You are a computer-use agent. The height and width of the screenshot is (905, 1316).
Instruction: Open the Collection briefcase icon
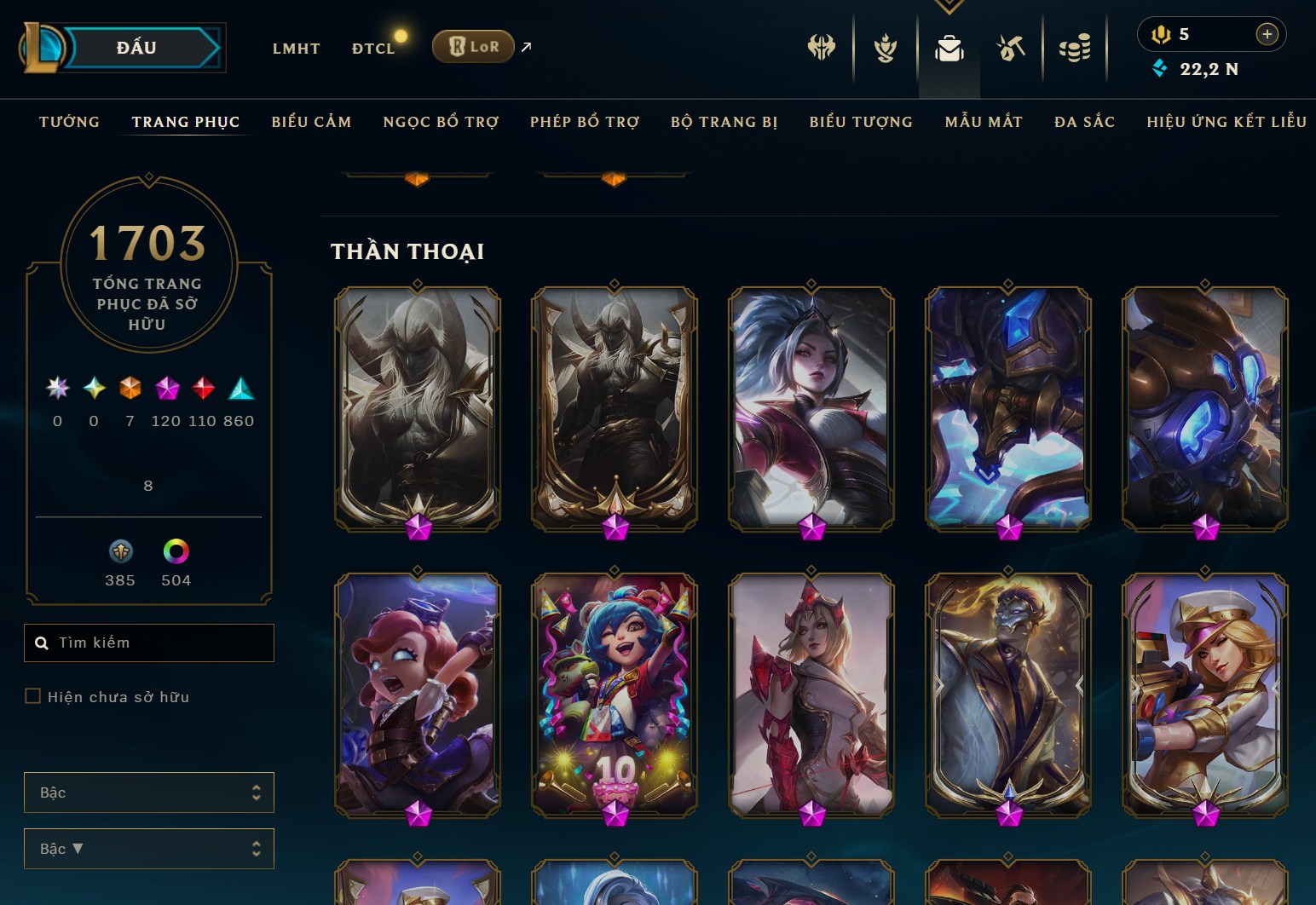949,49
